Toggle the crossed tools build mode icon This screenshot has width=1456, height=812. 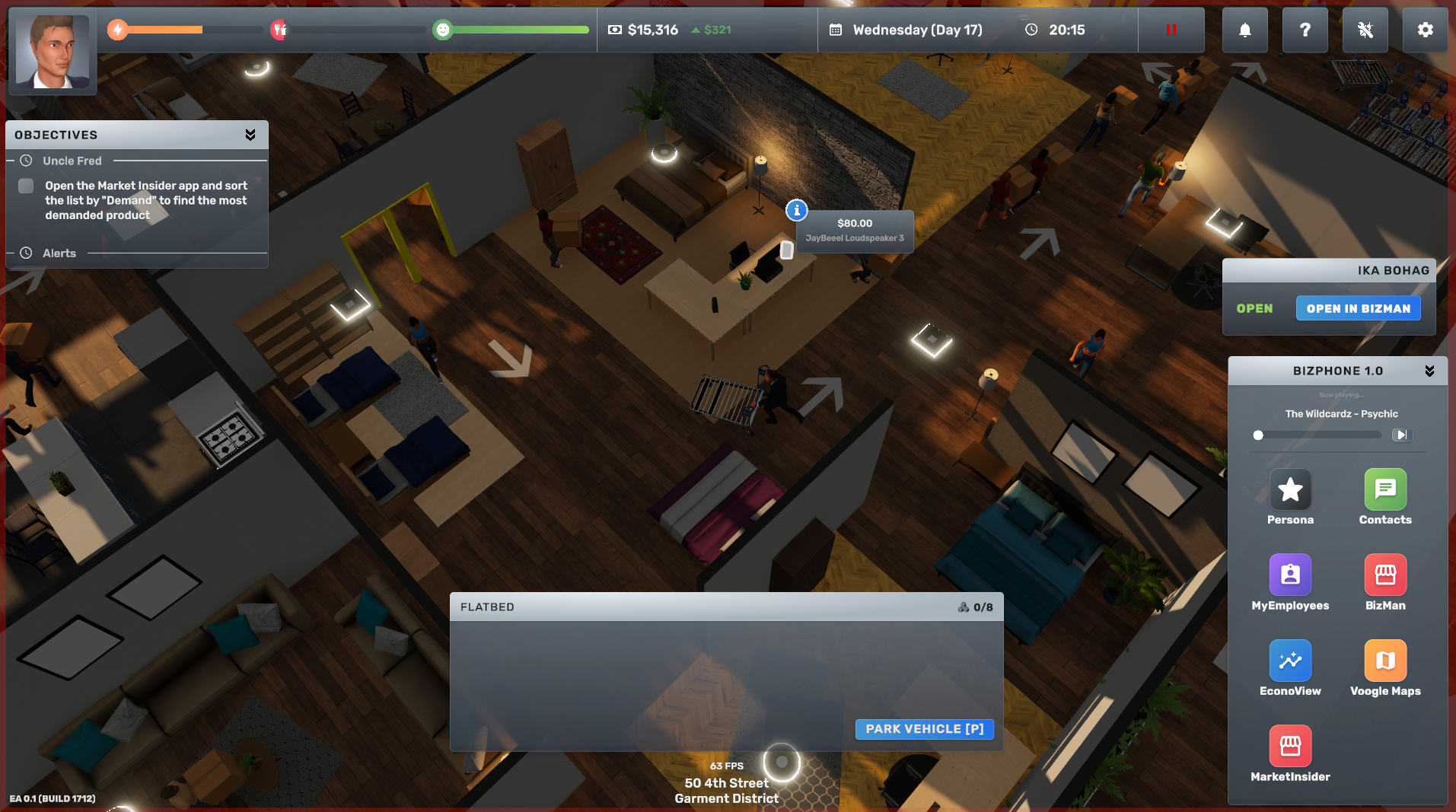coord(1365,30)
